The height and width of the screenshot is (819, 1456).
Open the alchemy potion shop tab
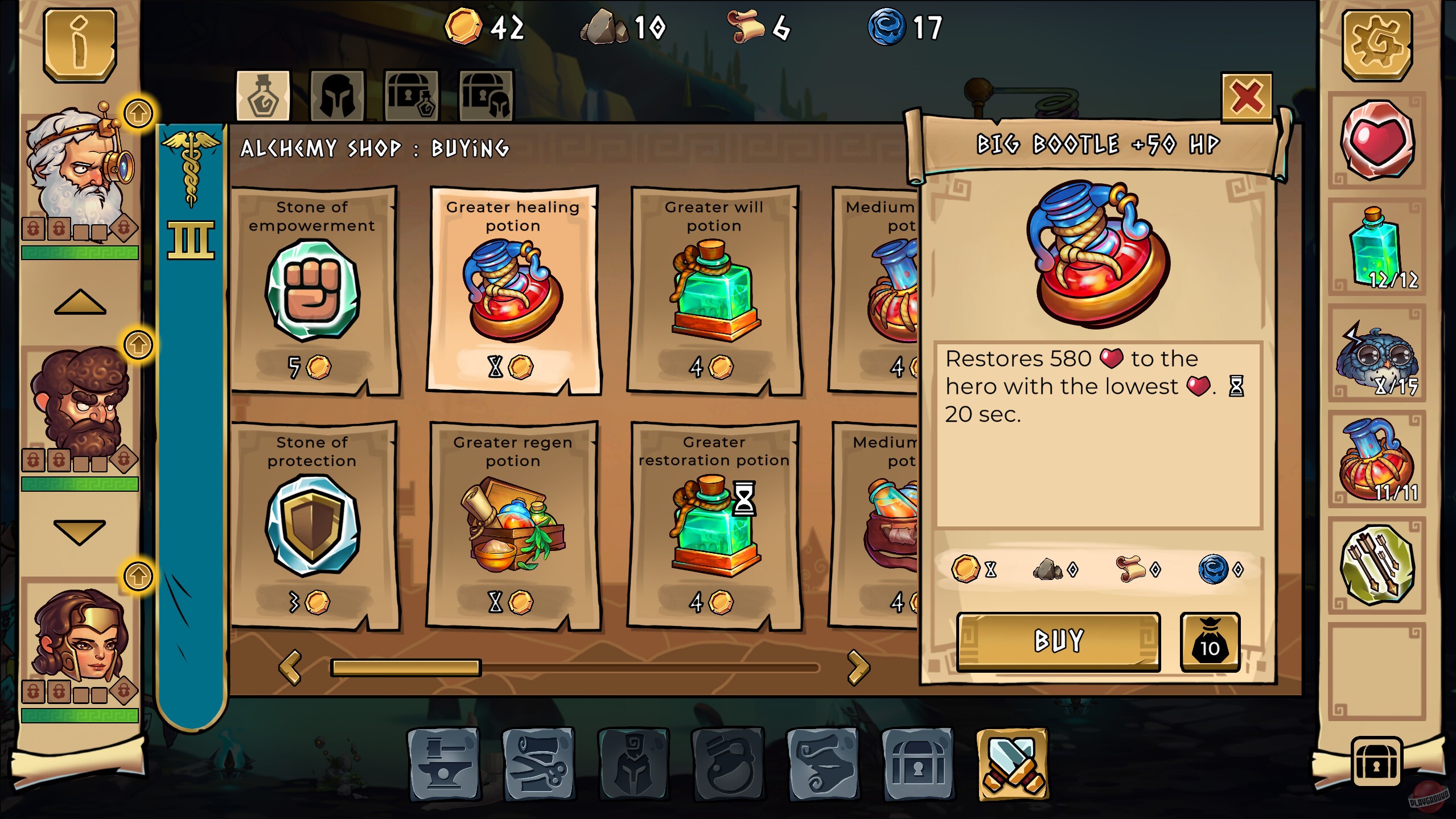click(x=262, y=97)
